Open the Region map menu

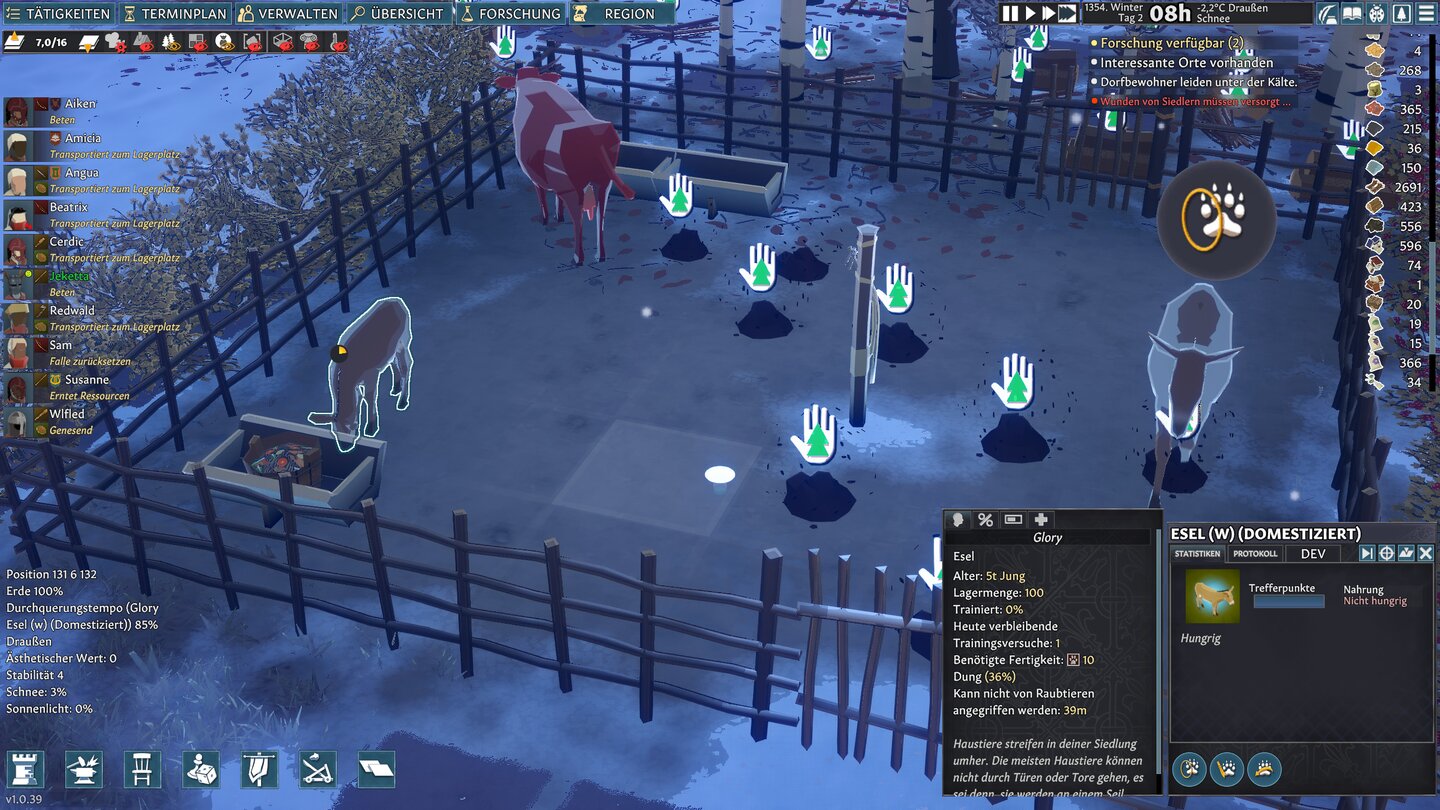[x=619, y=14]
